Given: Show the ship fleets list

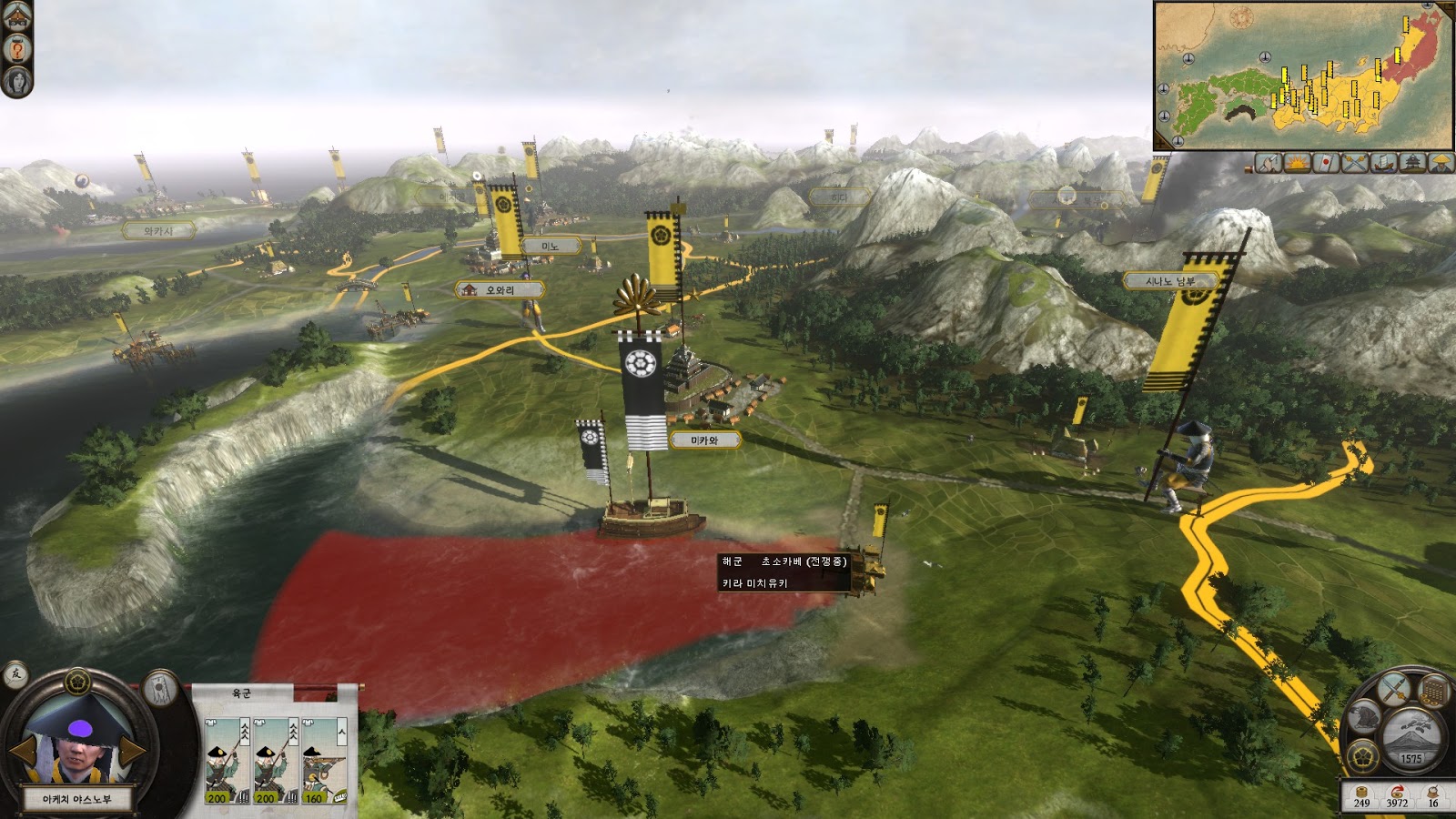Looking at the screenshot, I should (x=1383, y=163).
